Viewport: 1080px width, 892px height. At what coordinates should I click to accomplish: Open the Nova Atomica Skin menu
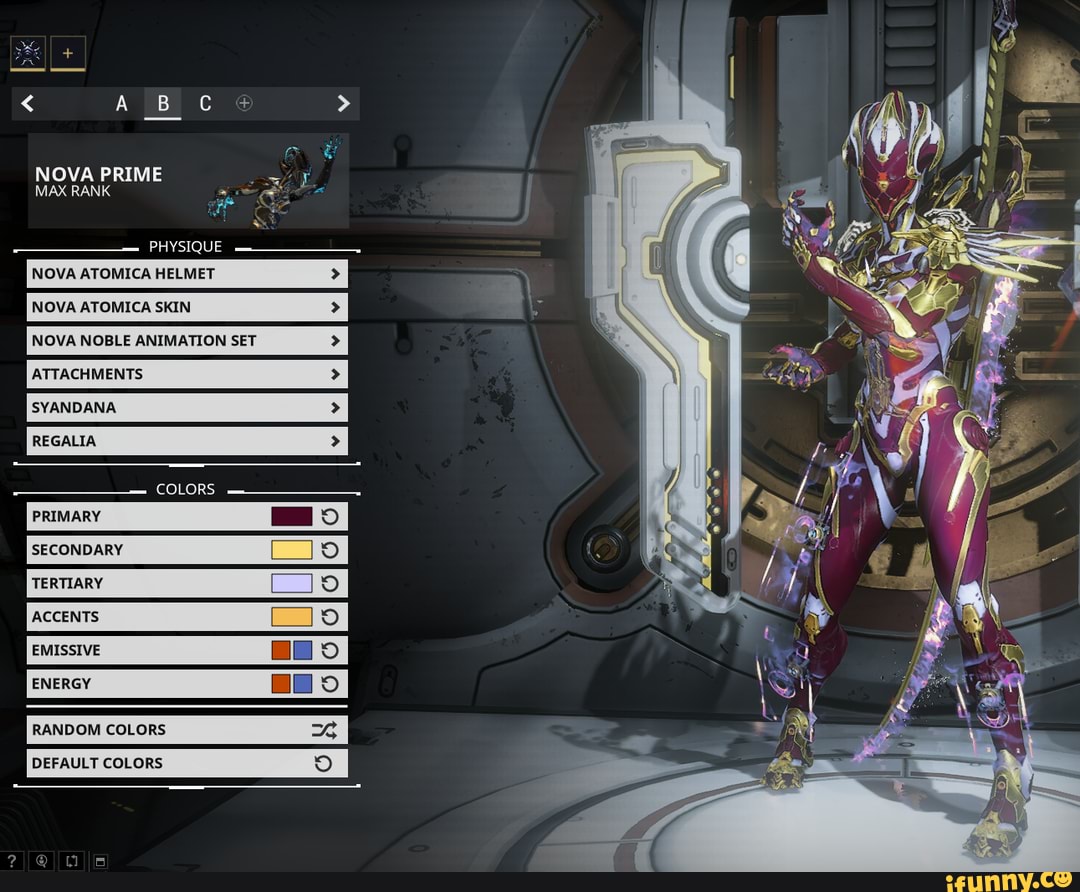pos(187,307)
